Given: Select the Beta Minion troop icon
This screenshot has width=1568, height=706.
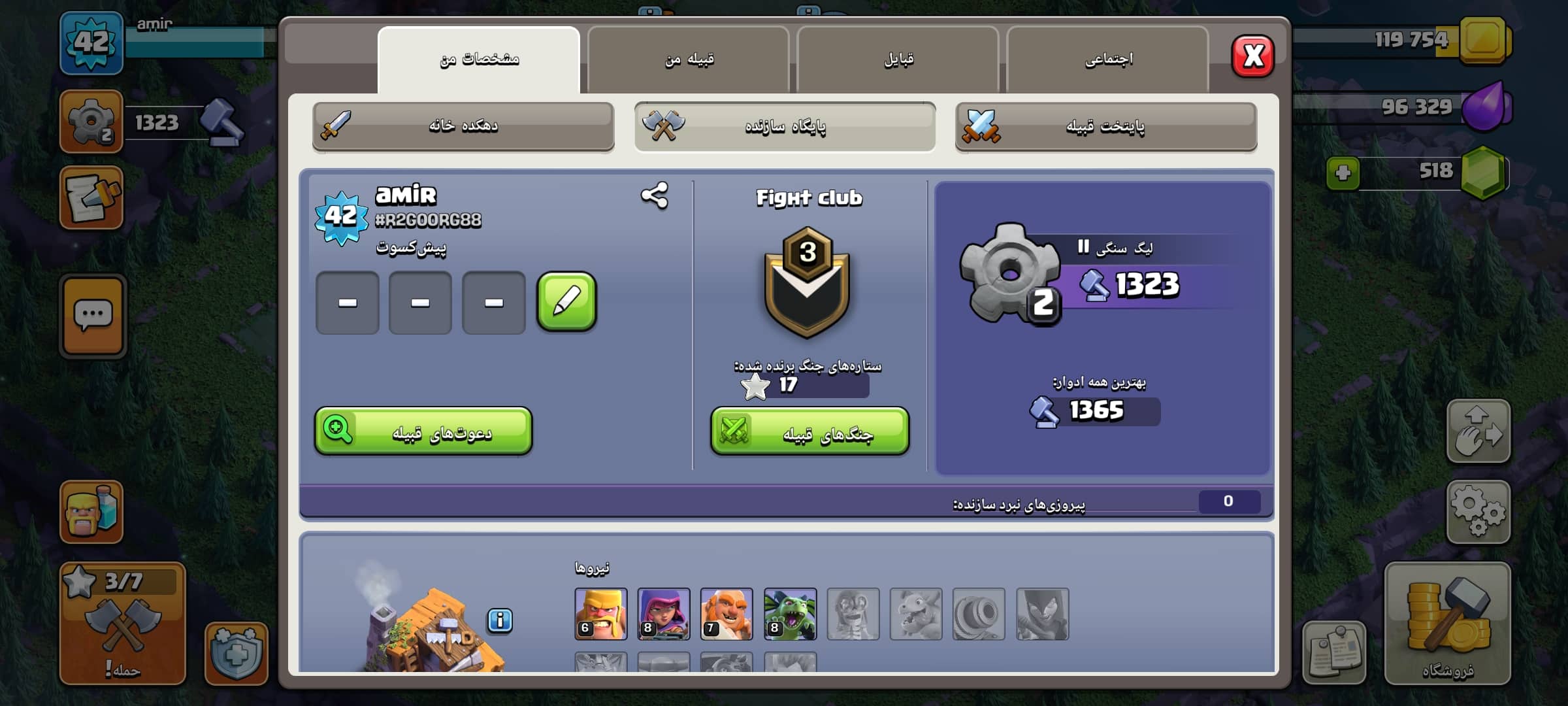Looking at the screenshot, I should pyautogui.click(x=790, y=613).
